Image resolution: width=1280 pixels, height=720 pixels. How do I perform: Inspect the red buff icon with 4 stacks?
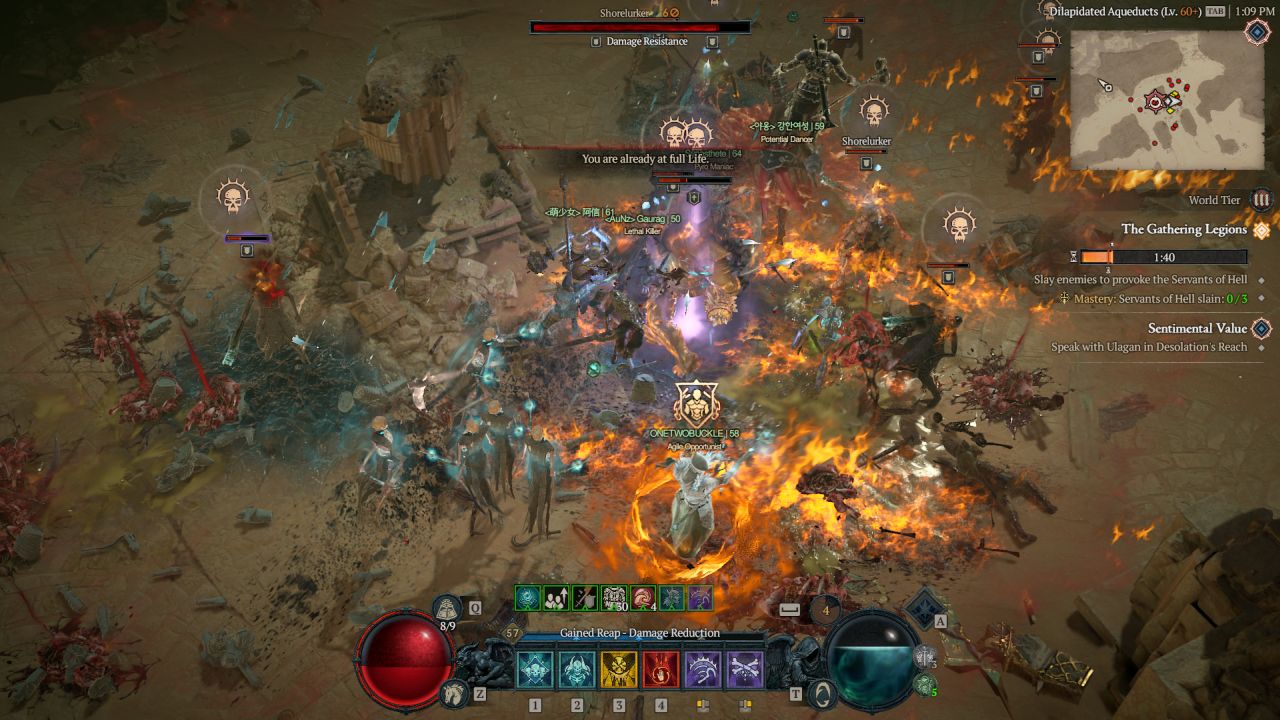click(x=643, y=598)
